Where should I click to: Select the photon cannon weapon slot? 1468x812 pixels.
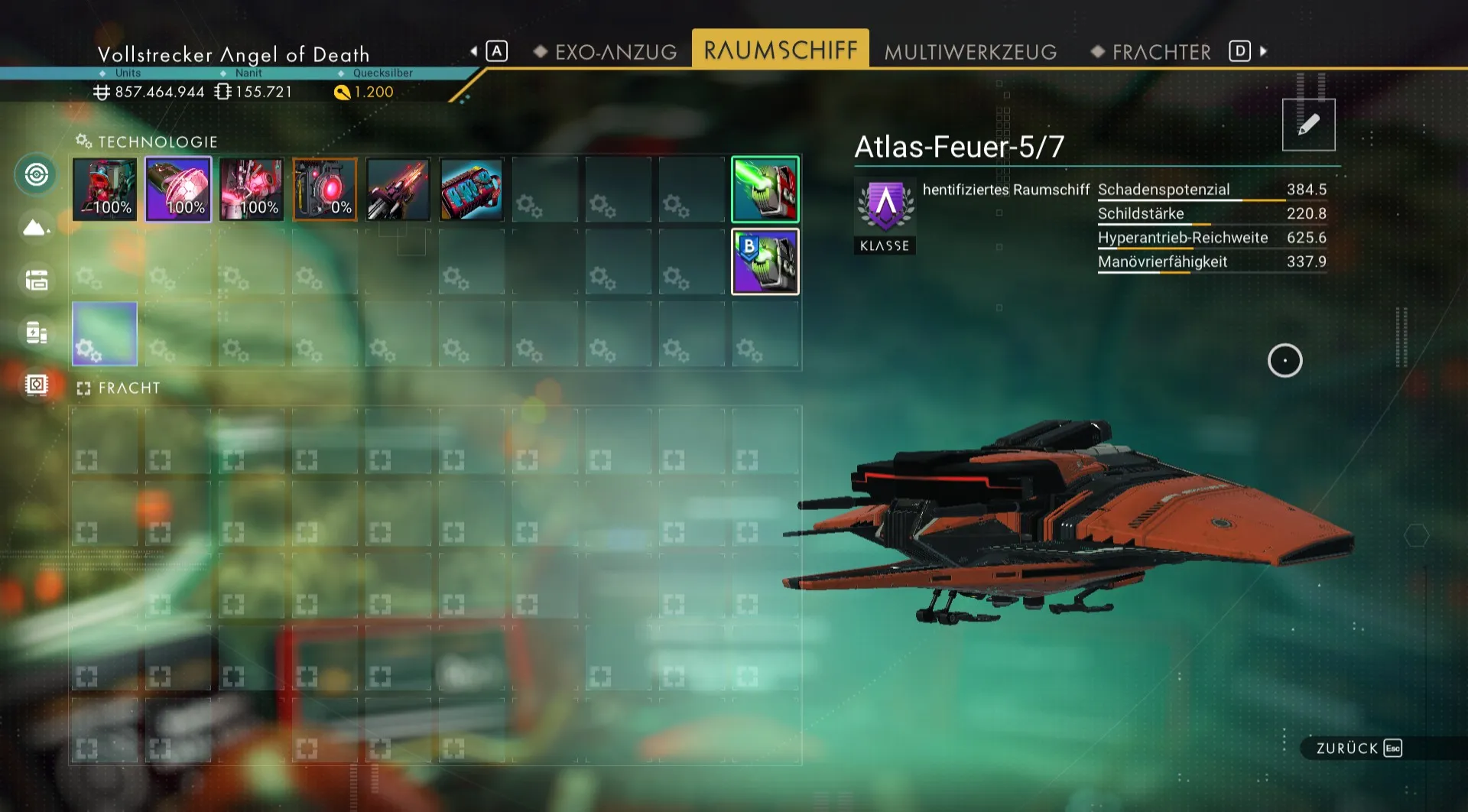point(398,190)
